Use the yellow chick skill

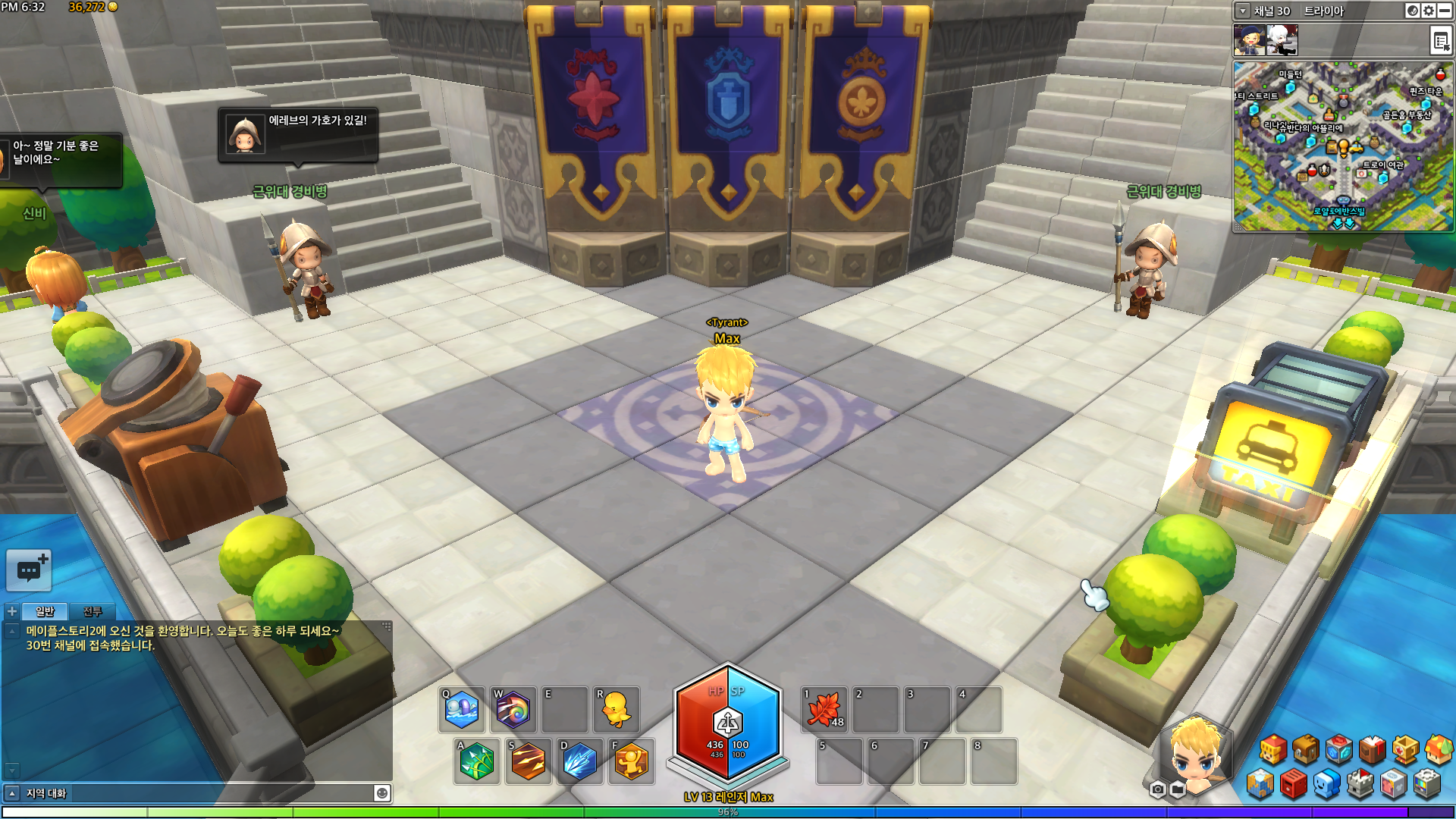(616, 711)
